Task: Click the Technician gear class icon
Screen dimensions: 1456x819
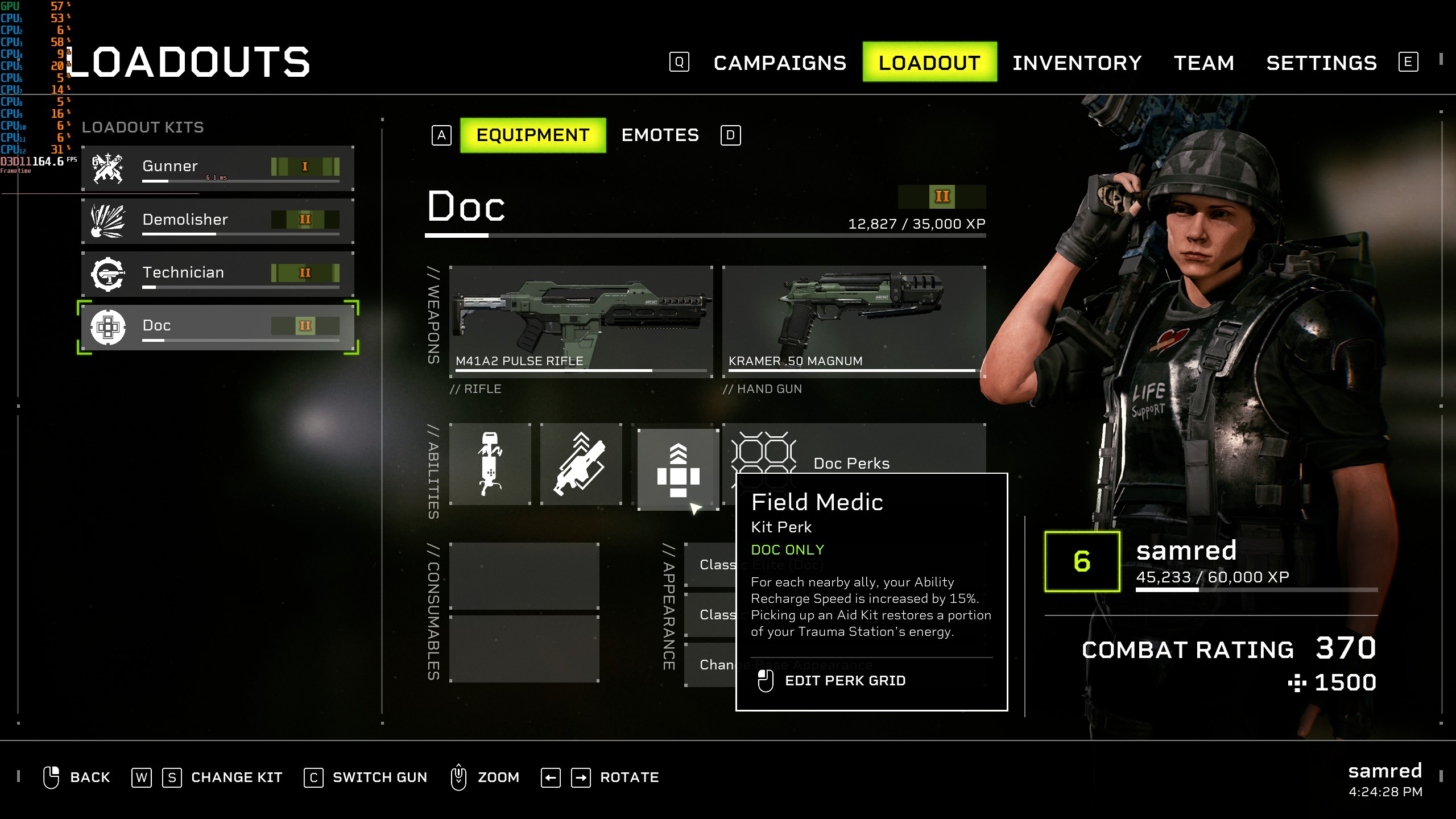Action: (108, 273)
